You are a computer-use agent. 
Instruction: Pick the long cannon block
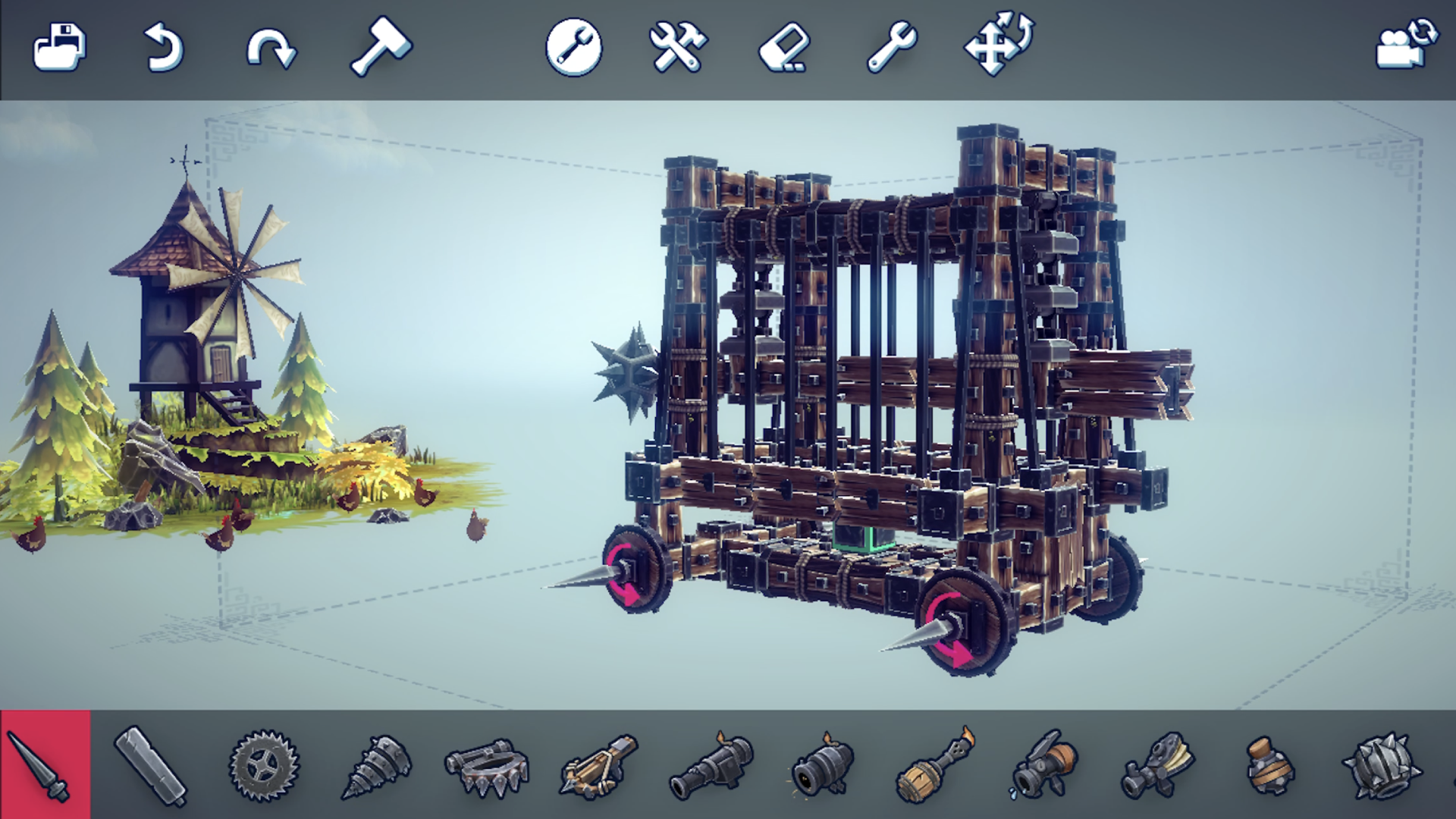[x=711, y=766]
